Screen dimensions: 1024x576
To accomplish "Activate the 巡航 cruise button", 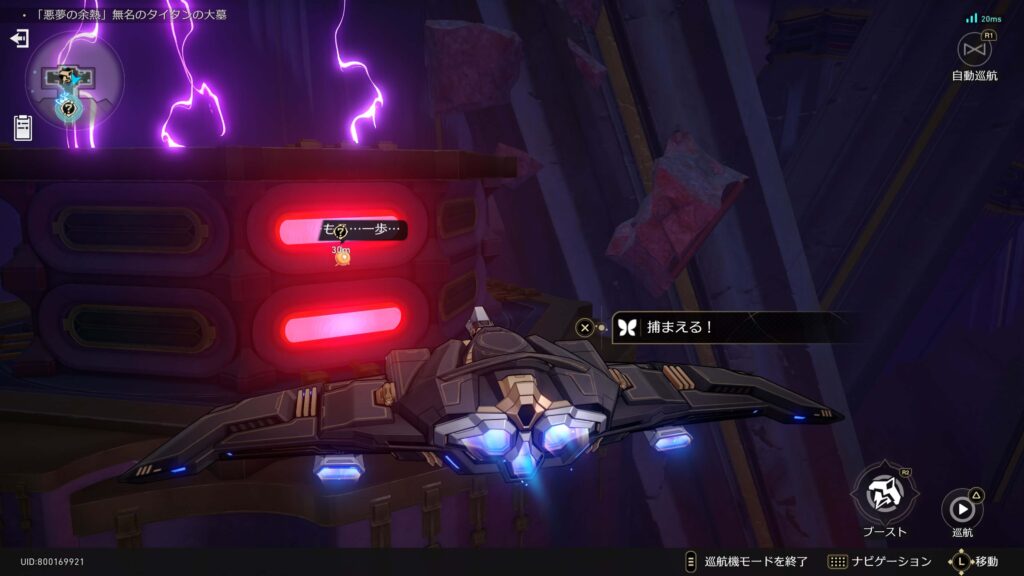I will click(x=961, y=508).
